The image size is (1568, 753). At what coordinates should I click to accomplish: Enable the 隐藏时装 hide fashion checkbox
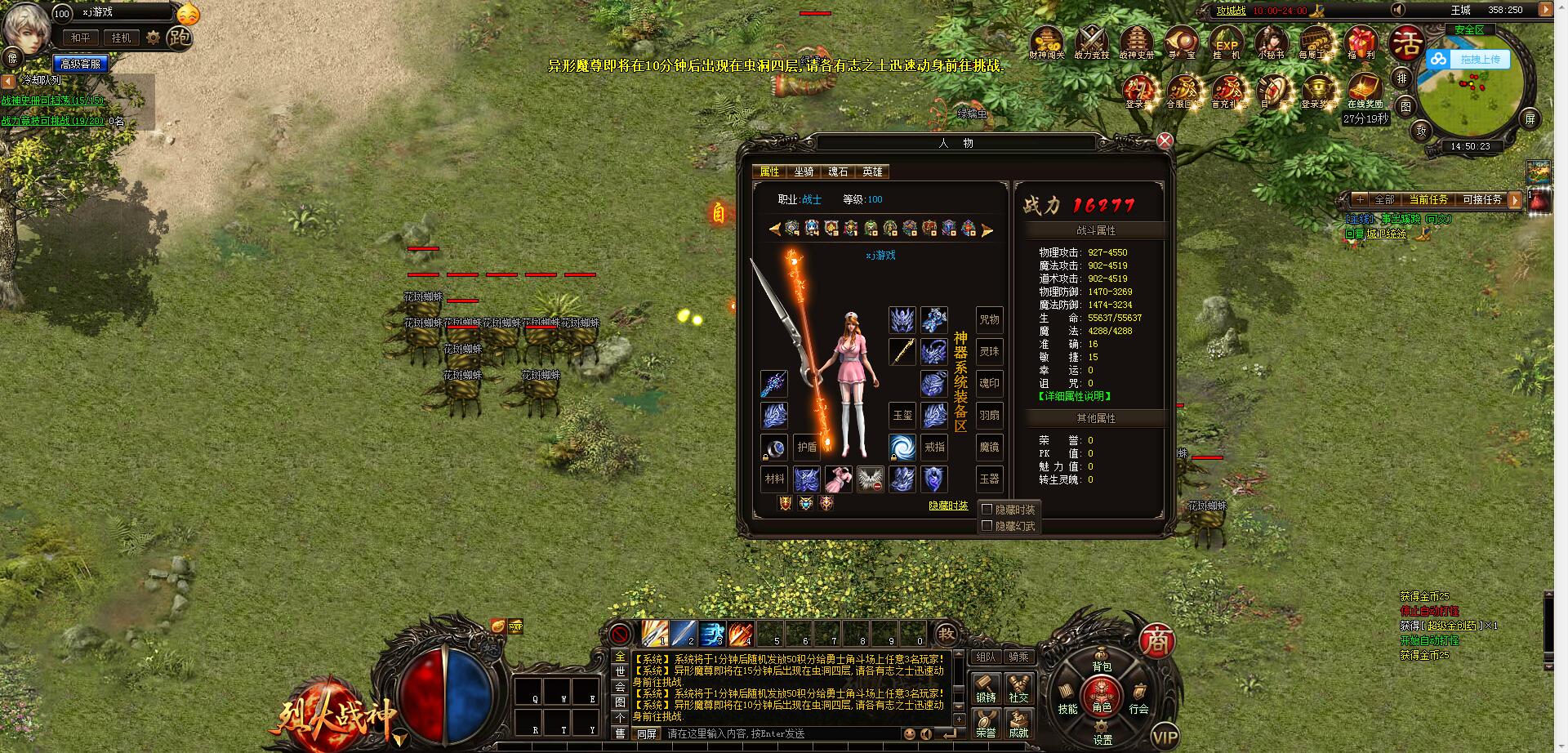coord(987,507)
